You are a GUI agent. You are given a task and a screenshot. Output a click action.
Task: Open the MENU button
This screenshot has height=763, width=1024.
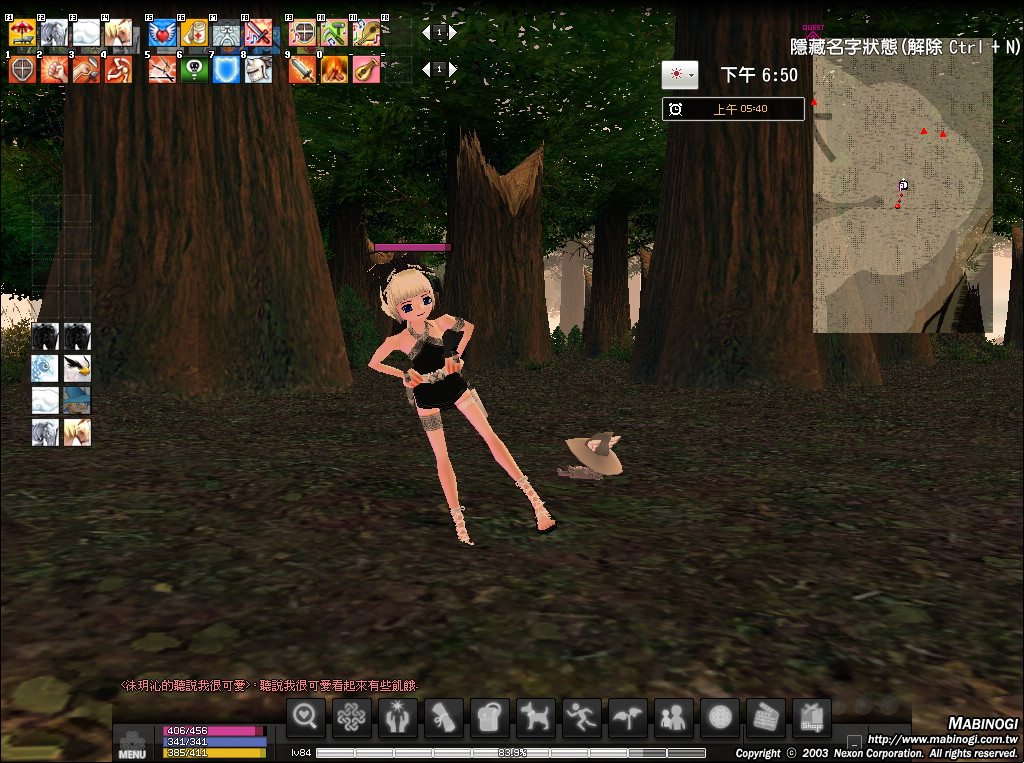click(x=132, y=742)
